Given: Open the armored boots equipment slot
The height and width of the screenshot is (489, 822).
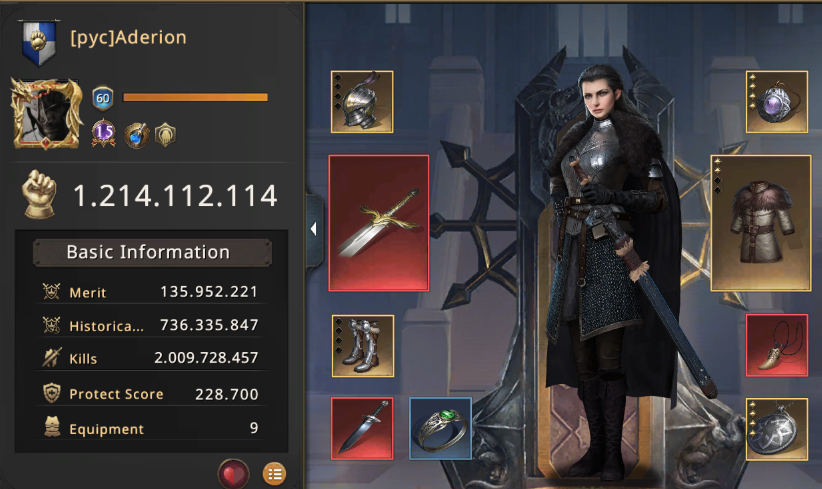Looking at the screenshot, I should coord(362,346).
